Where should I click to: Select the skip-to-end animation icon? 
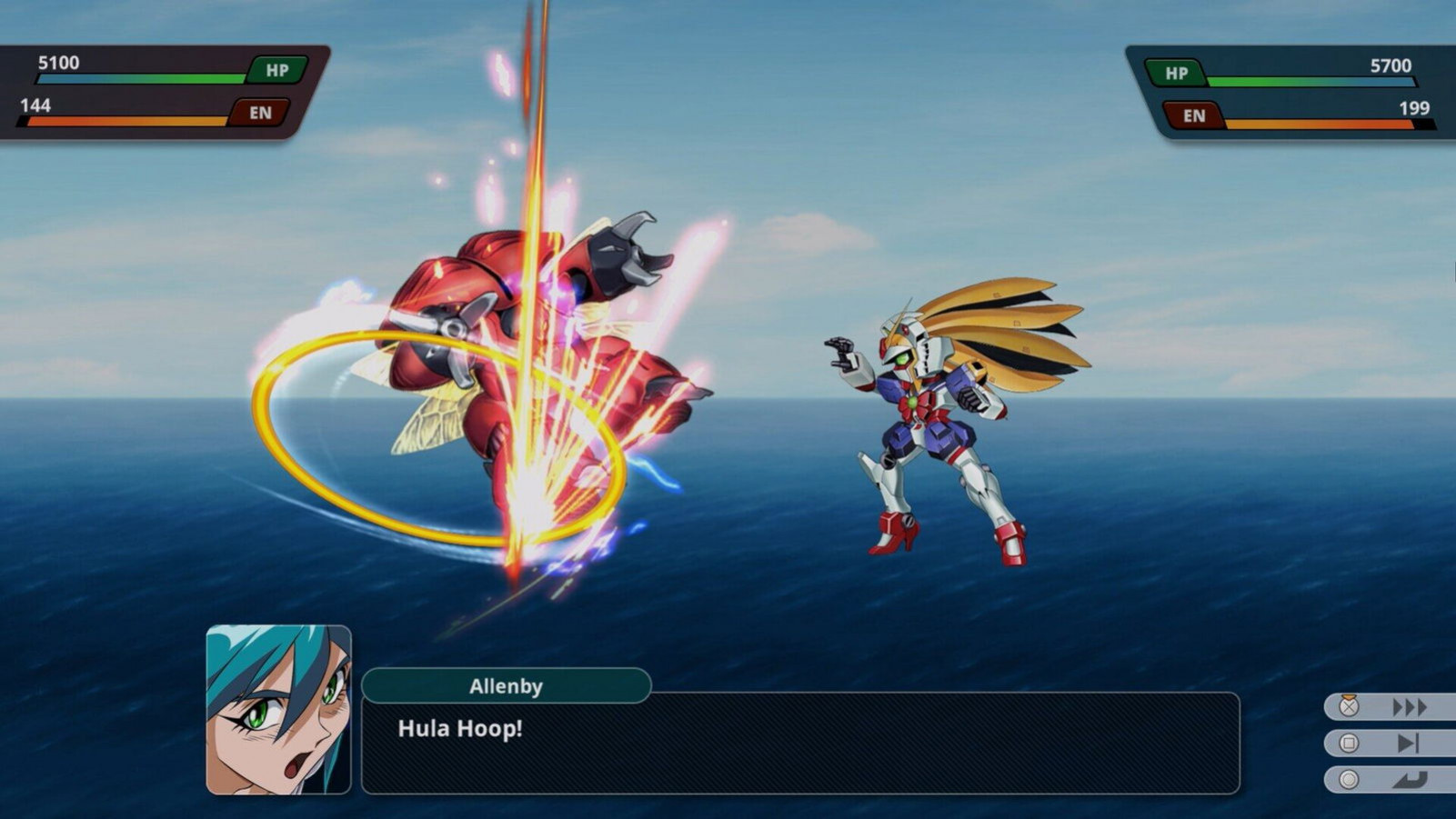1409,741
